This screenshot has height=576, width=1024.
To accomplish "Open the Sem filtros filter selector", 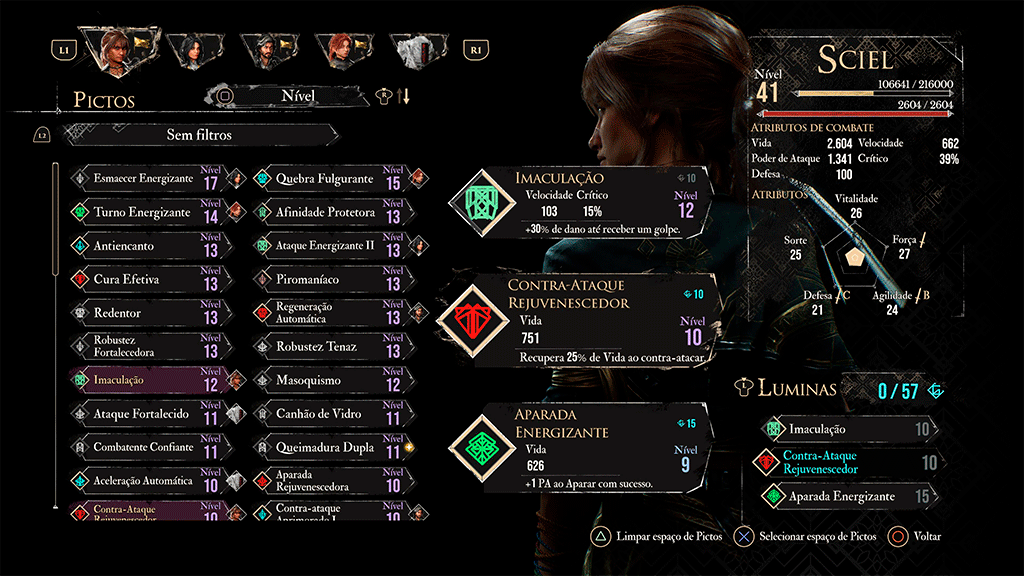I will tap(200, 134).
